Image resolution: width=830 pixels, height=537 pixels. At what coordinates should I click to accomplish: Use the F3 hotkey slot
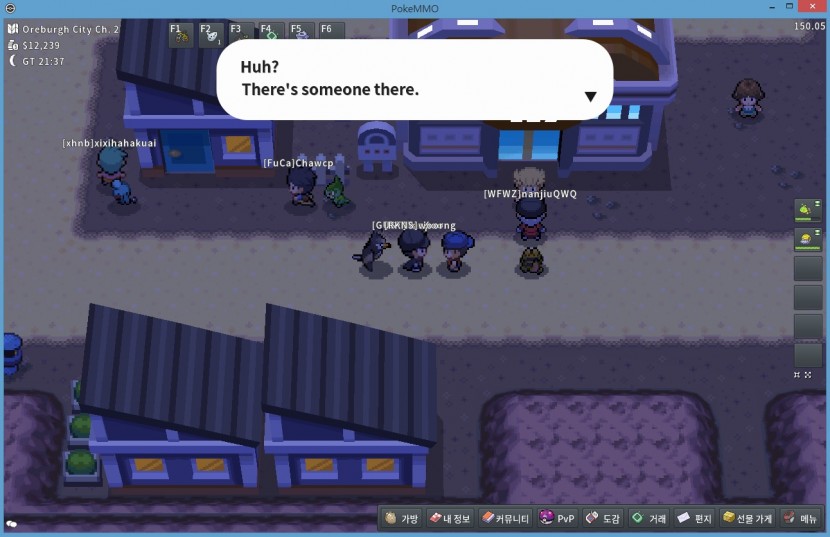(241, 36)
